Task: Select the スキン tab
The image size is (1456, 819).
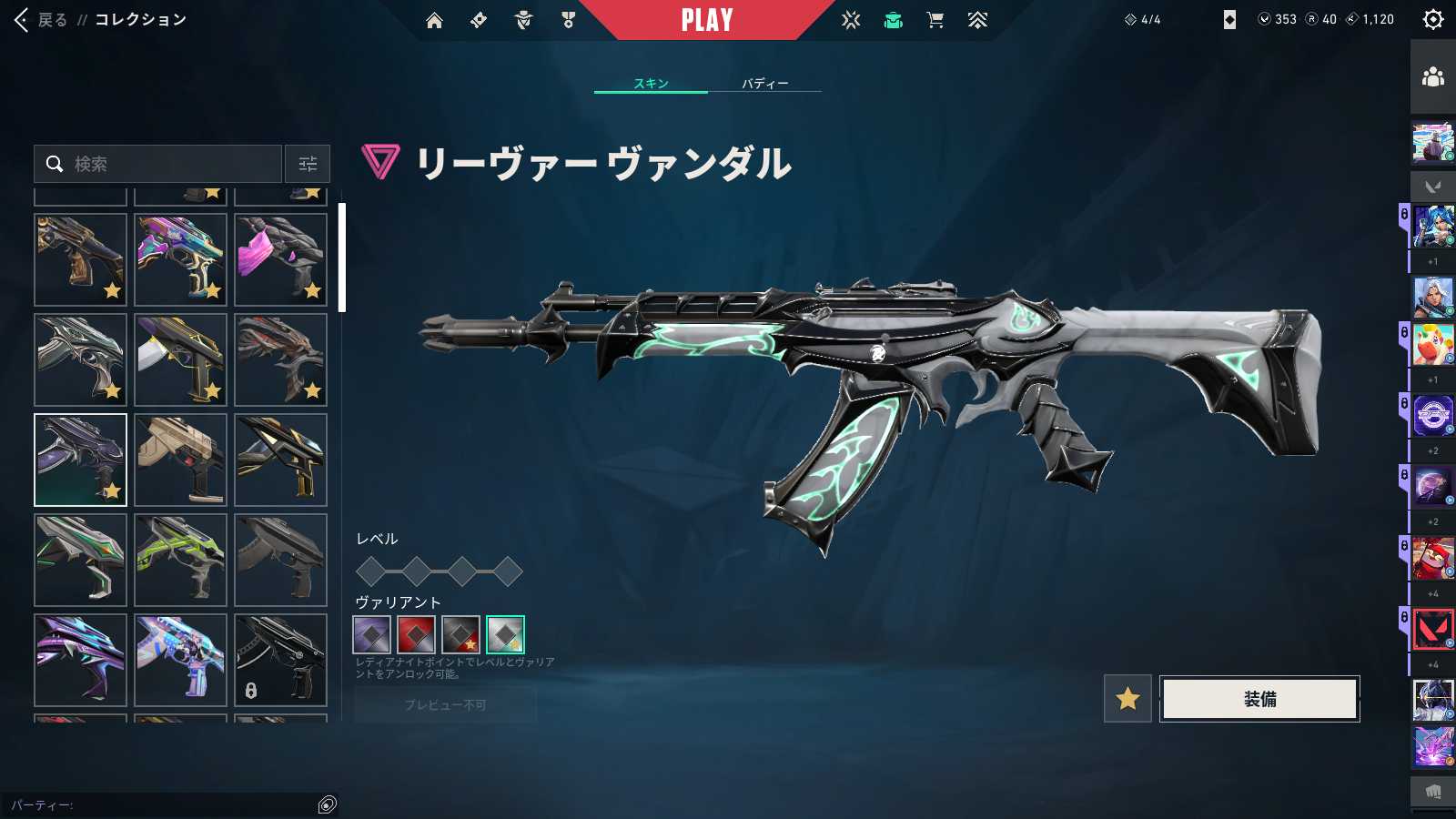Action: [x=651, y=84]
